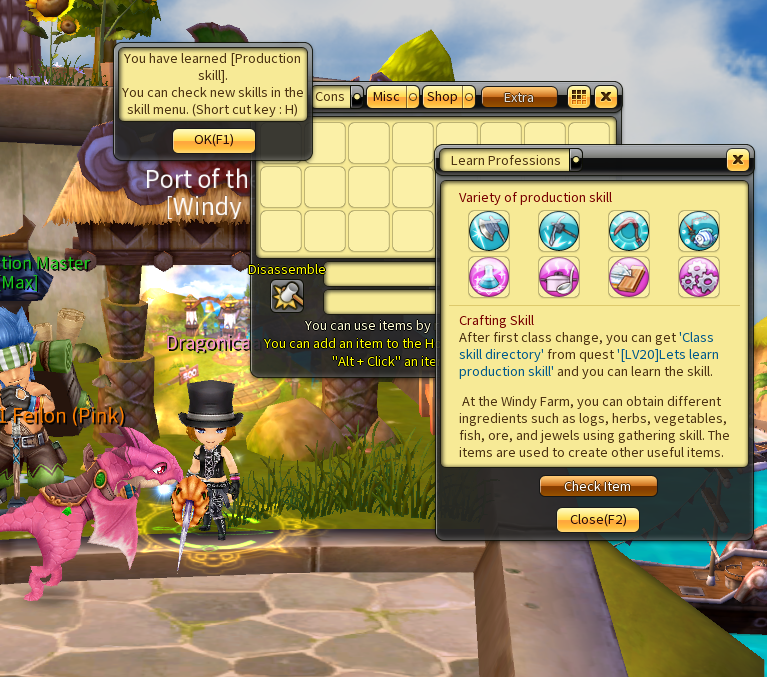The width and height of the screenshot is (767, 677).
Task: Close the inventory window
Action: point(605,97)
